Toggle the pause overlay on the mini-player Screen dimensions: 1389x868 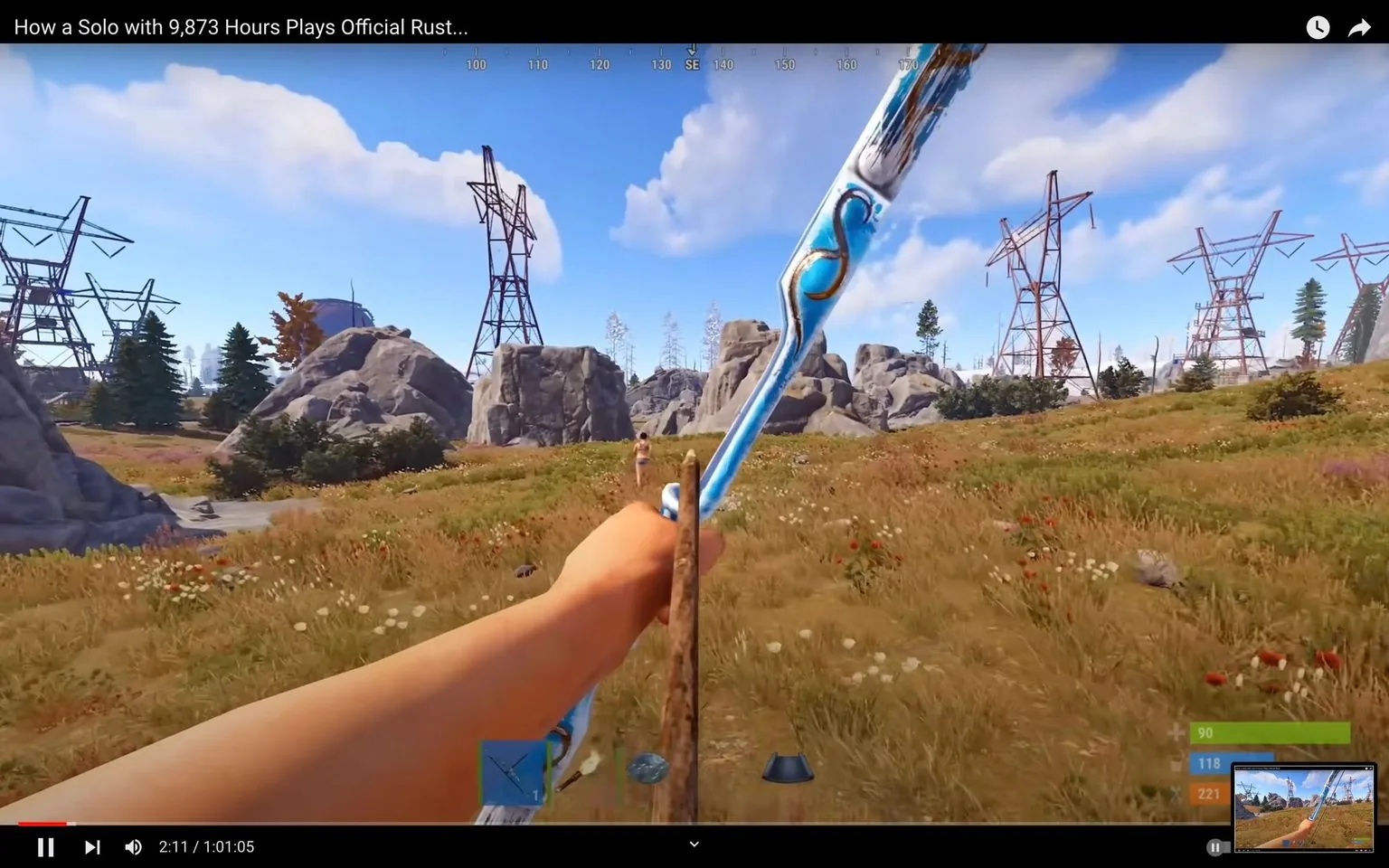[x=1215, y=847]
